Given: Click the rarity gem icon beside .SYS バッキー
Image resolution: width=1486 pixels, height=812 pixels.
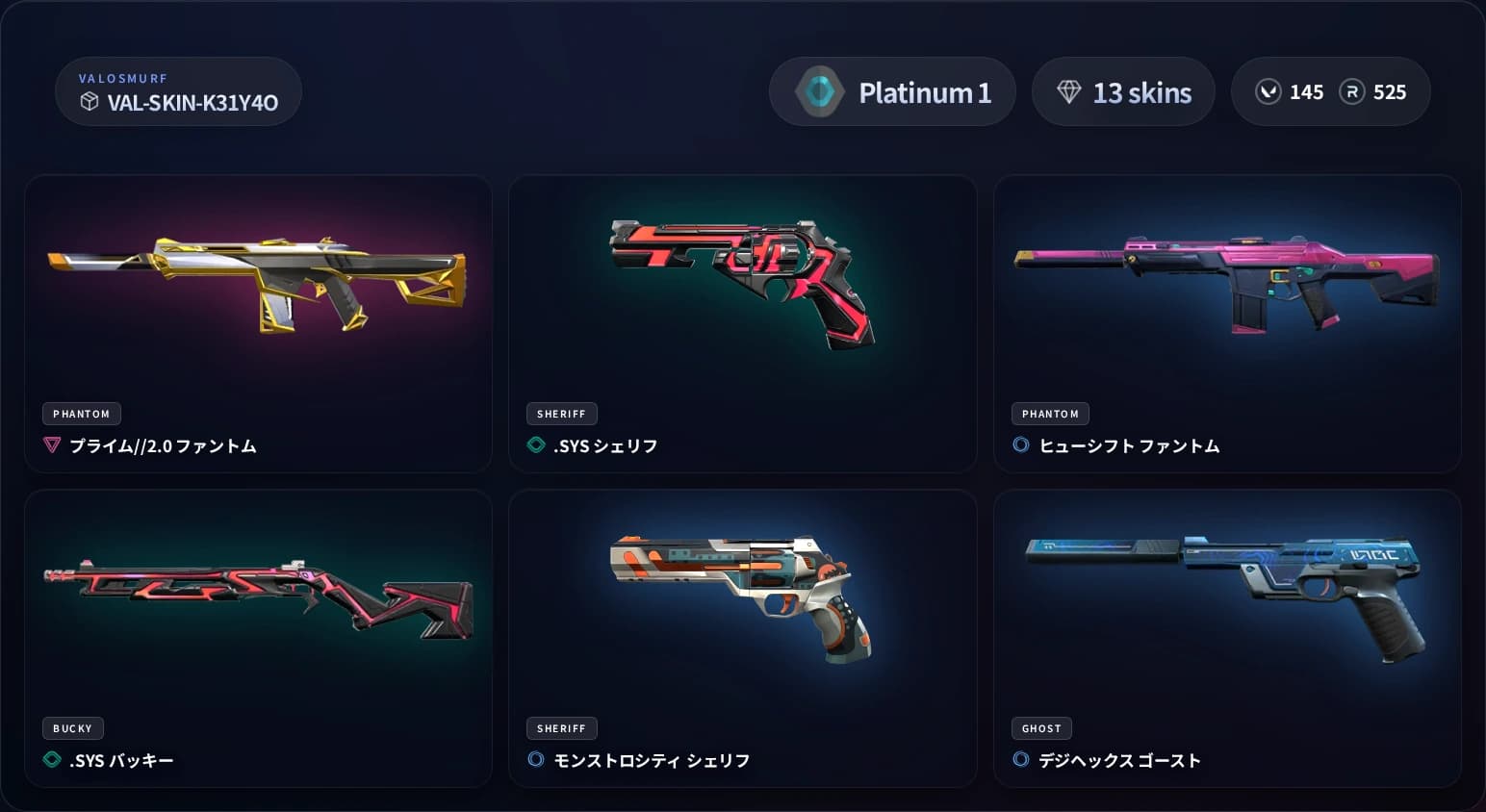Looking at the screenshot, I should [52, 760].
